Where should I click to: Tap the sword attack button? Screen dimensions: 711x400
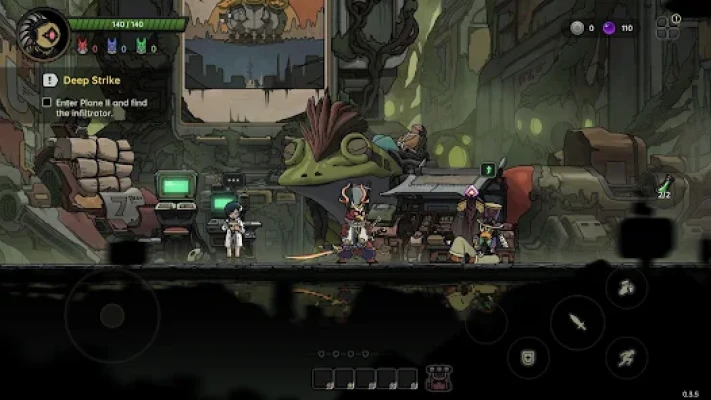[577, 322]
